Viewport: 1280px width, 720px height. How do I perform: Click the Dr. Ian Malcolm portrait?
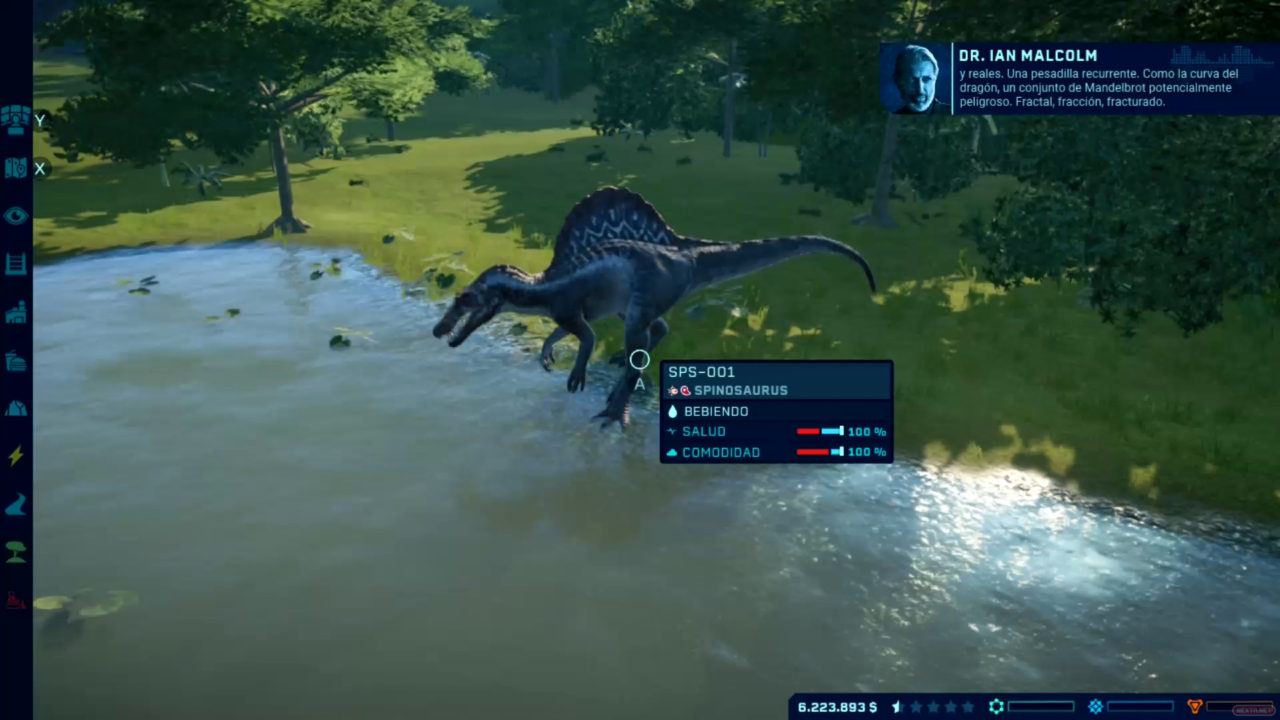pyautogui.click(x=915, y=79)
